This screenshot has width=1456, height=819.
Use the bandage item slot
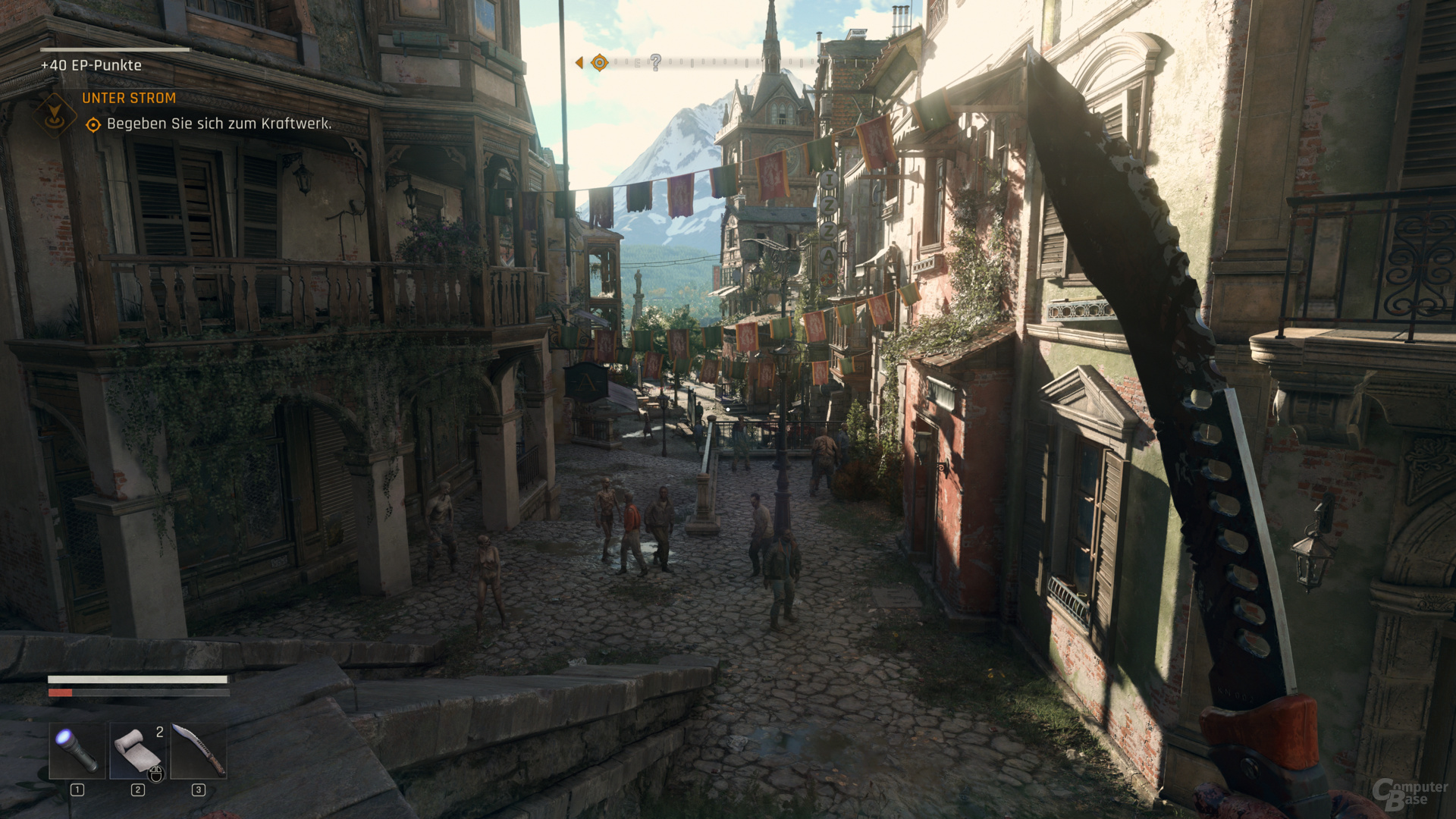click(138, 750)
